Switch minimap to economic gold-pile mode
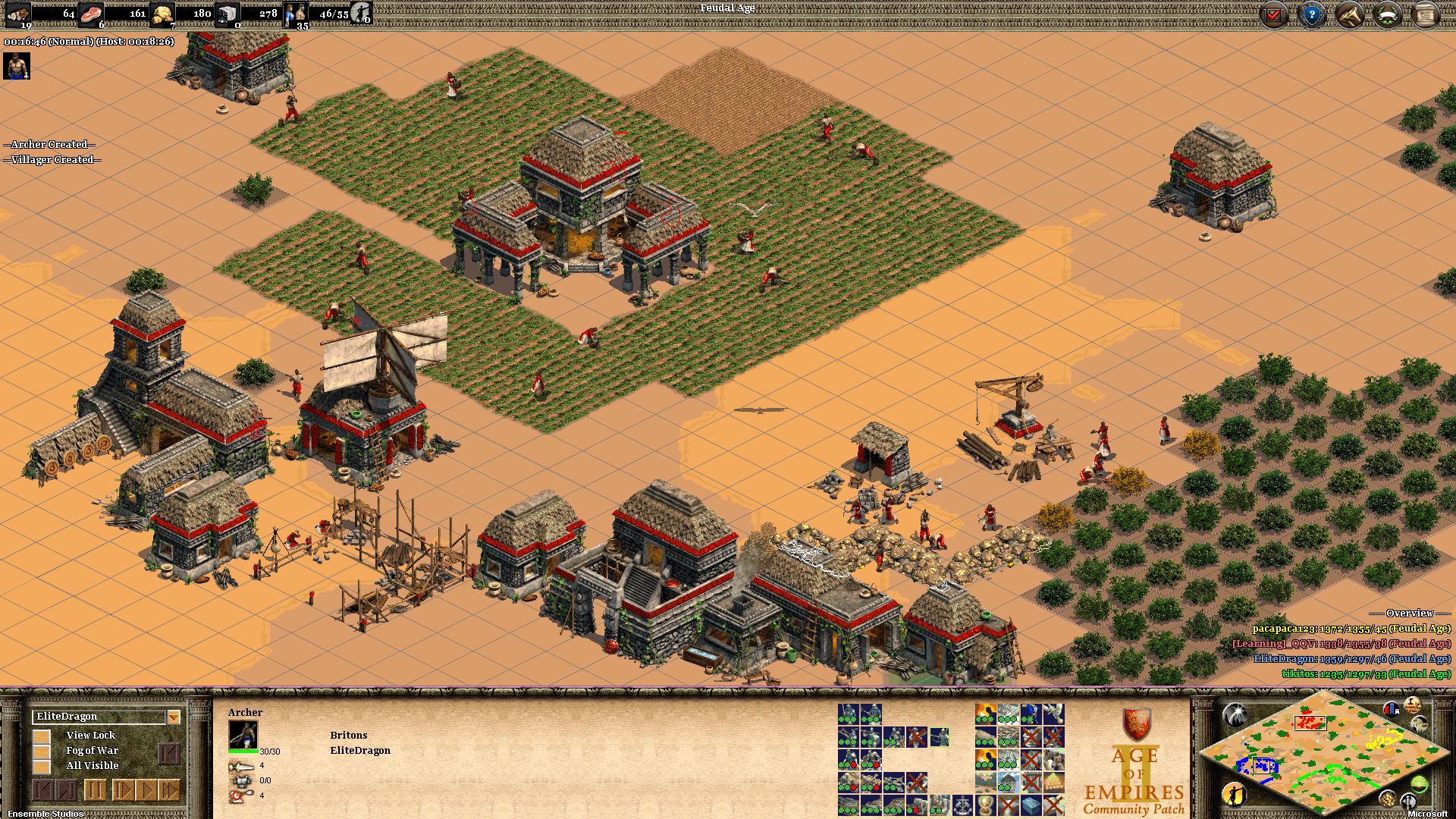 coord(1387,799)
